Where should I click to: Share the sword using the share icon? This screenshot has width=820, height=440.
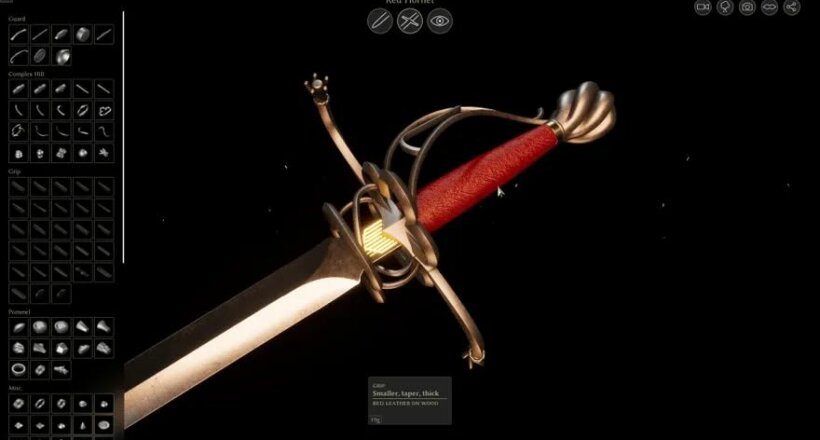coord(791,7)
